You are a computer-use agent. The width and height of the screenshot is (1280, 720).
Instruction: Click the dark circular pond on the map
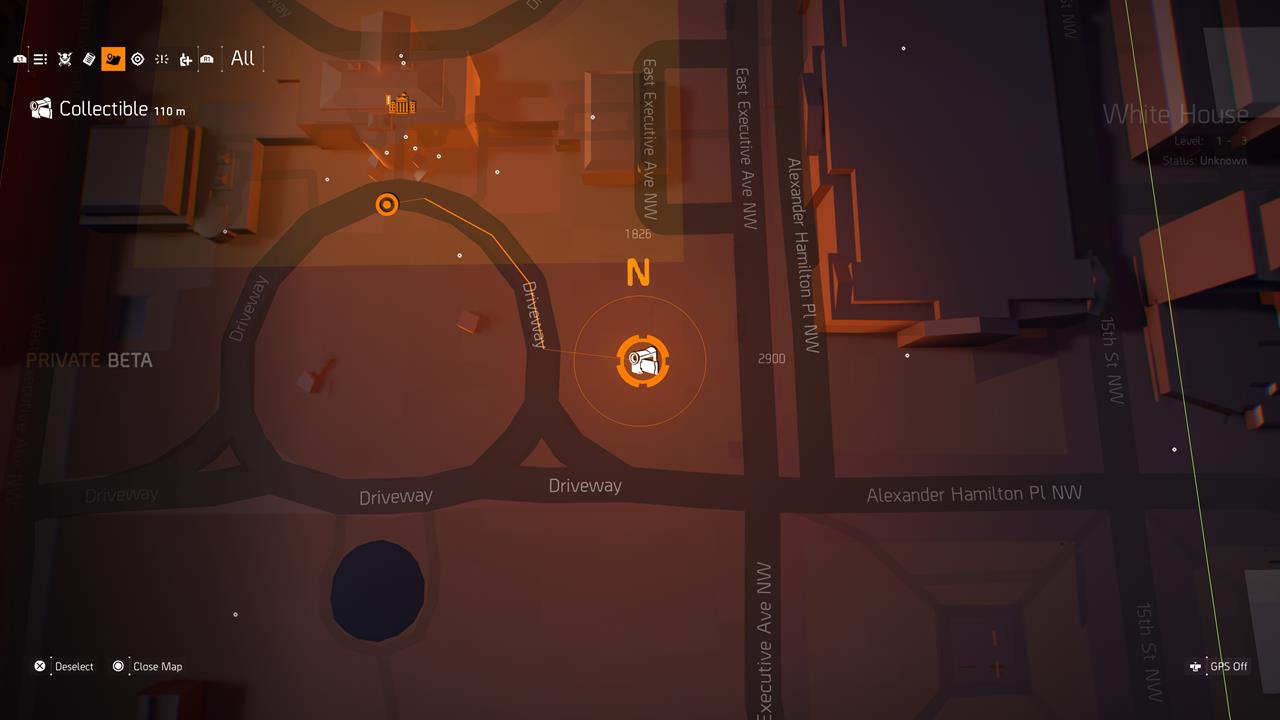pos(377,591)
